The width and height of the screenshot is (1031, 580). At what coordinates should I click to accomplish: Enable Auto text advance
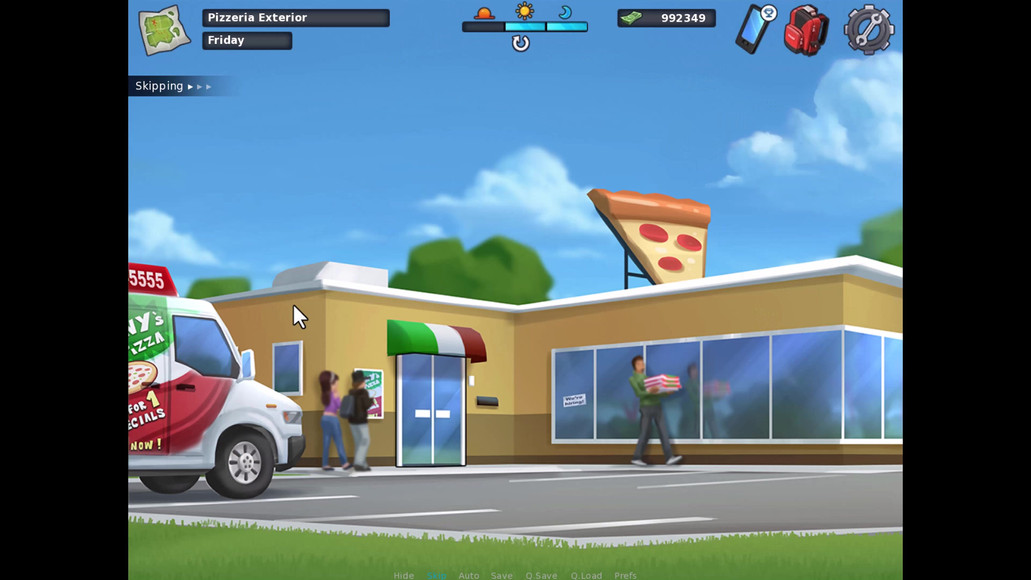pos(468,575)
